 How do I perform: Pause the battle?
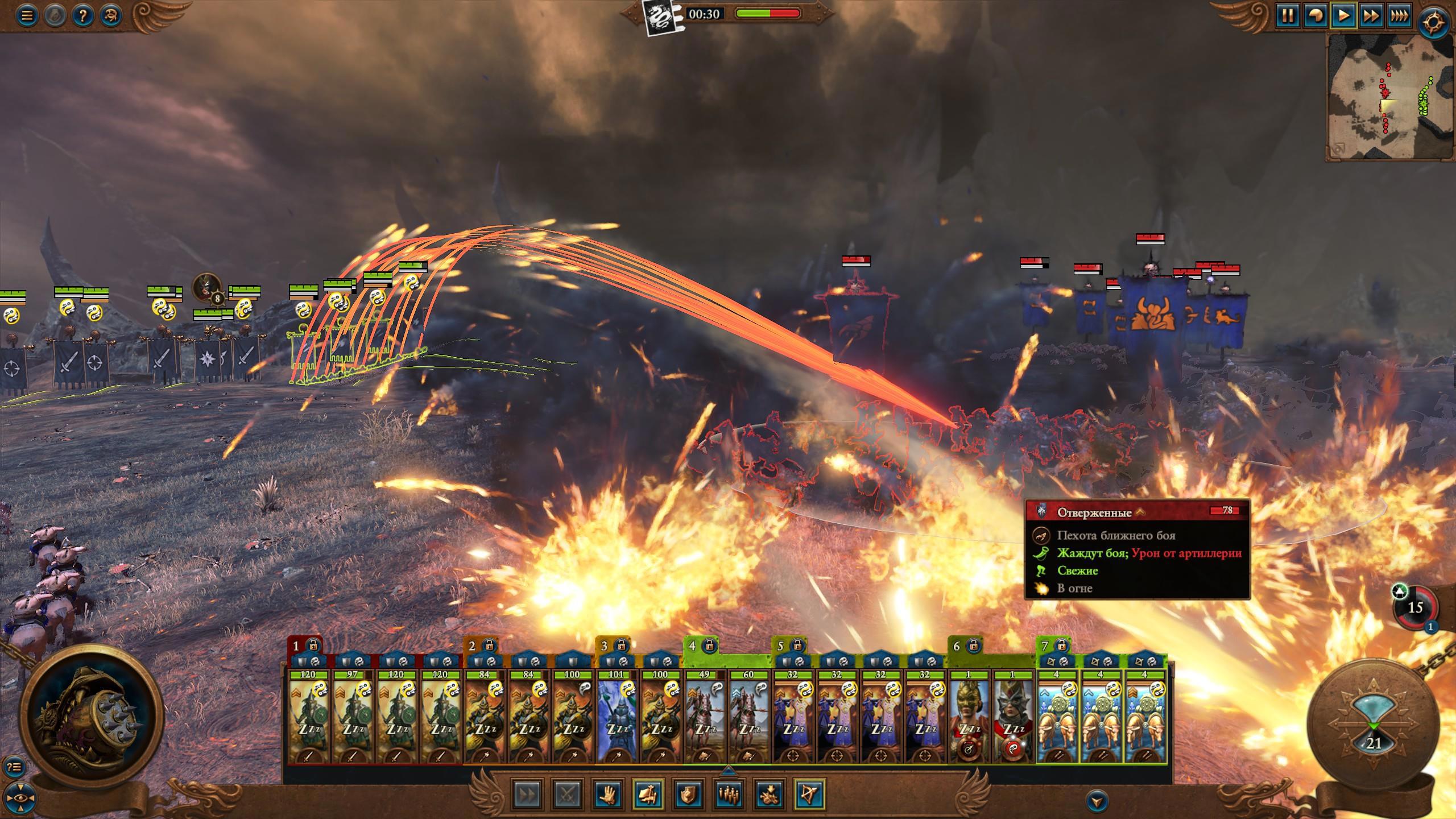coord(1287,15)
